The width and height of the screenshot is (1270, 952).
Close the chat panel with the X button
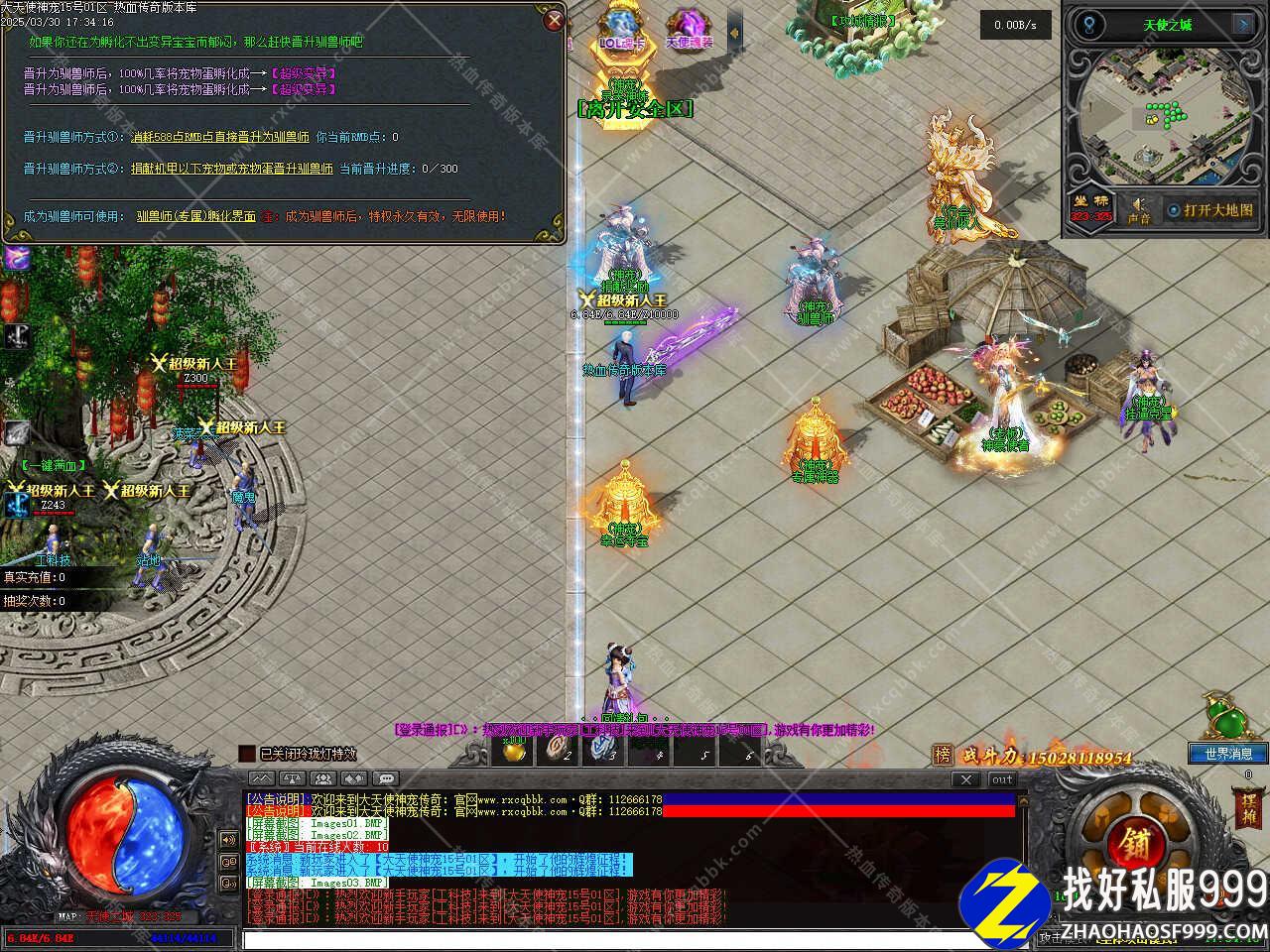[x=965, y=779]
